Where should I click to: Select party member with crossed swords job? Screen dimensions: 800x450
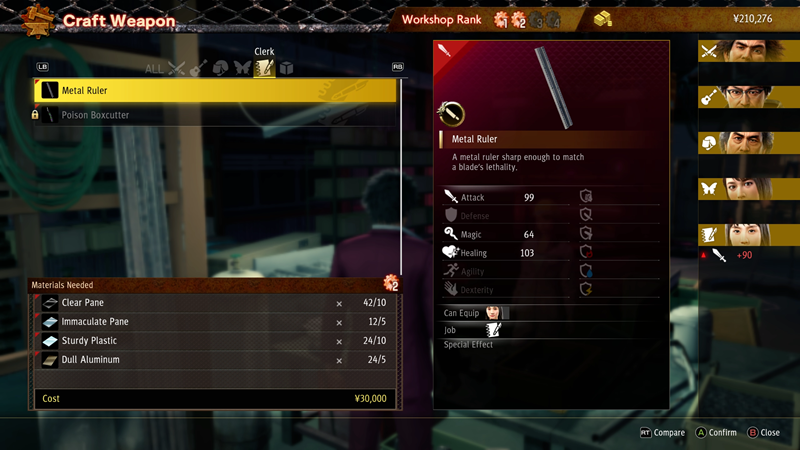coord(748,51)
